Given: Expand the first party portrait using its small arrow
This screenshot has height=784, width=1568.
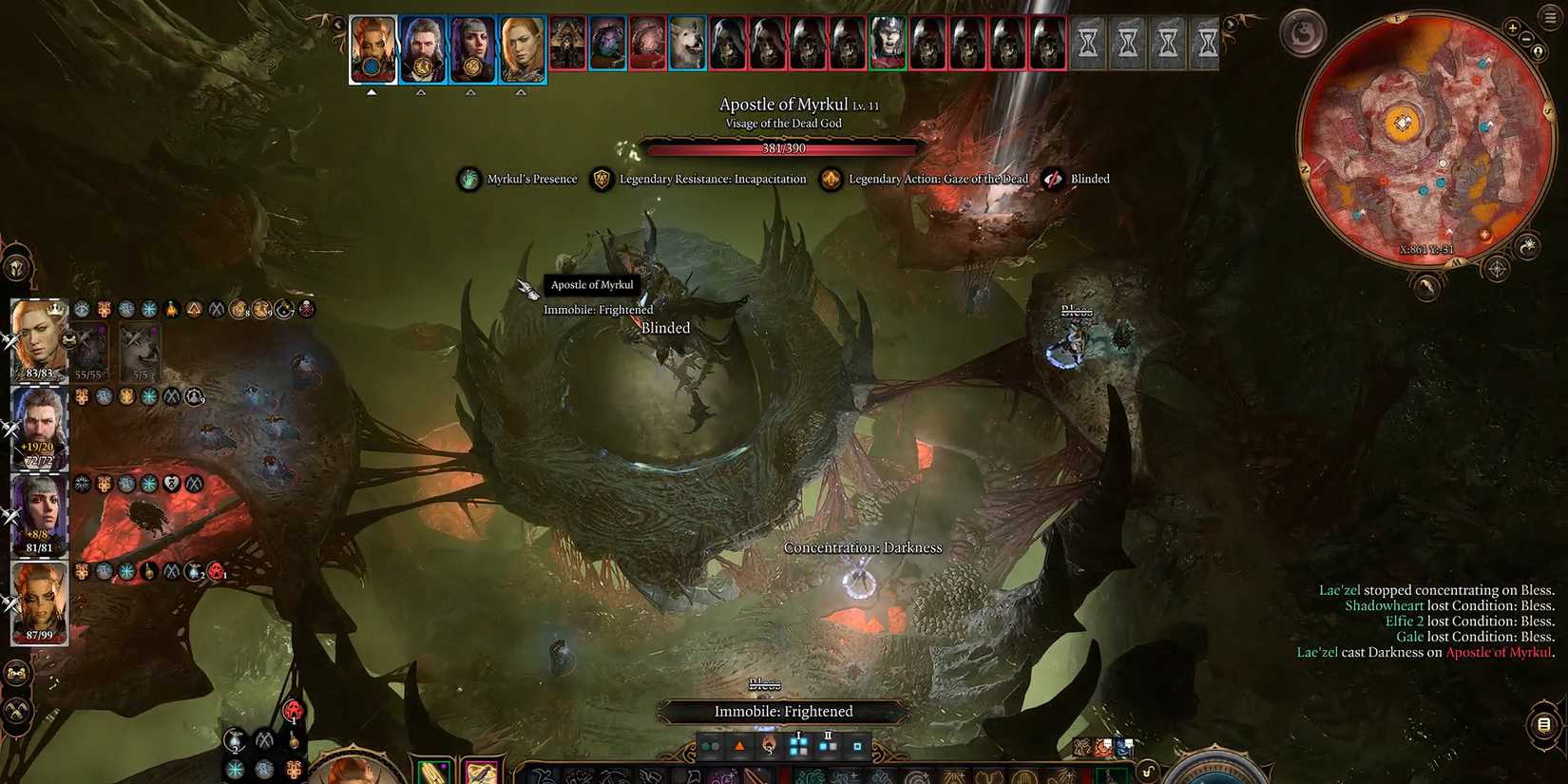Looking at the screenshot, I should 373,92.
